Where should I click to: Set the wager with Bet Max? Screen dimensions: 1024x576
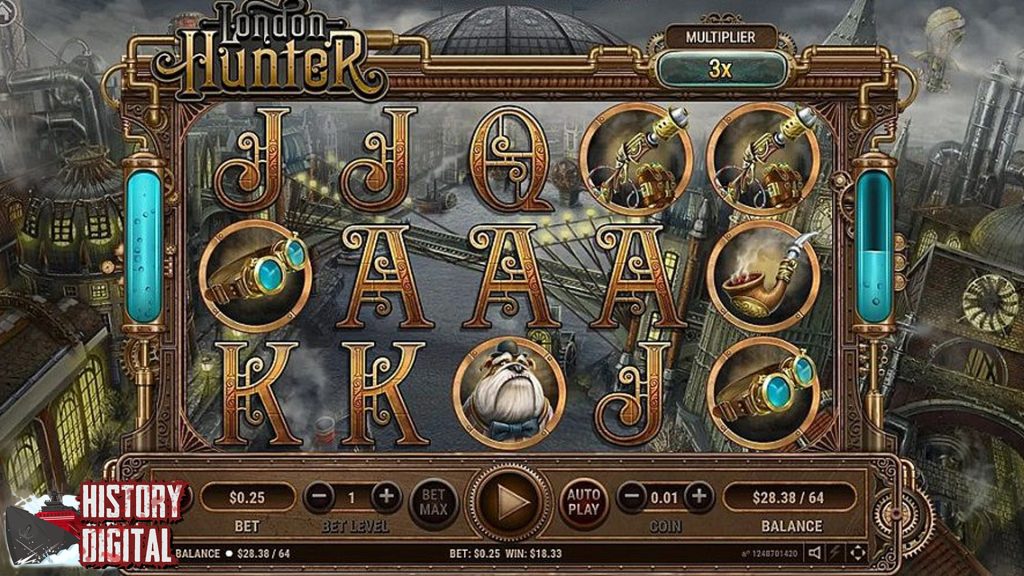pos(434,498)
